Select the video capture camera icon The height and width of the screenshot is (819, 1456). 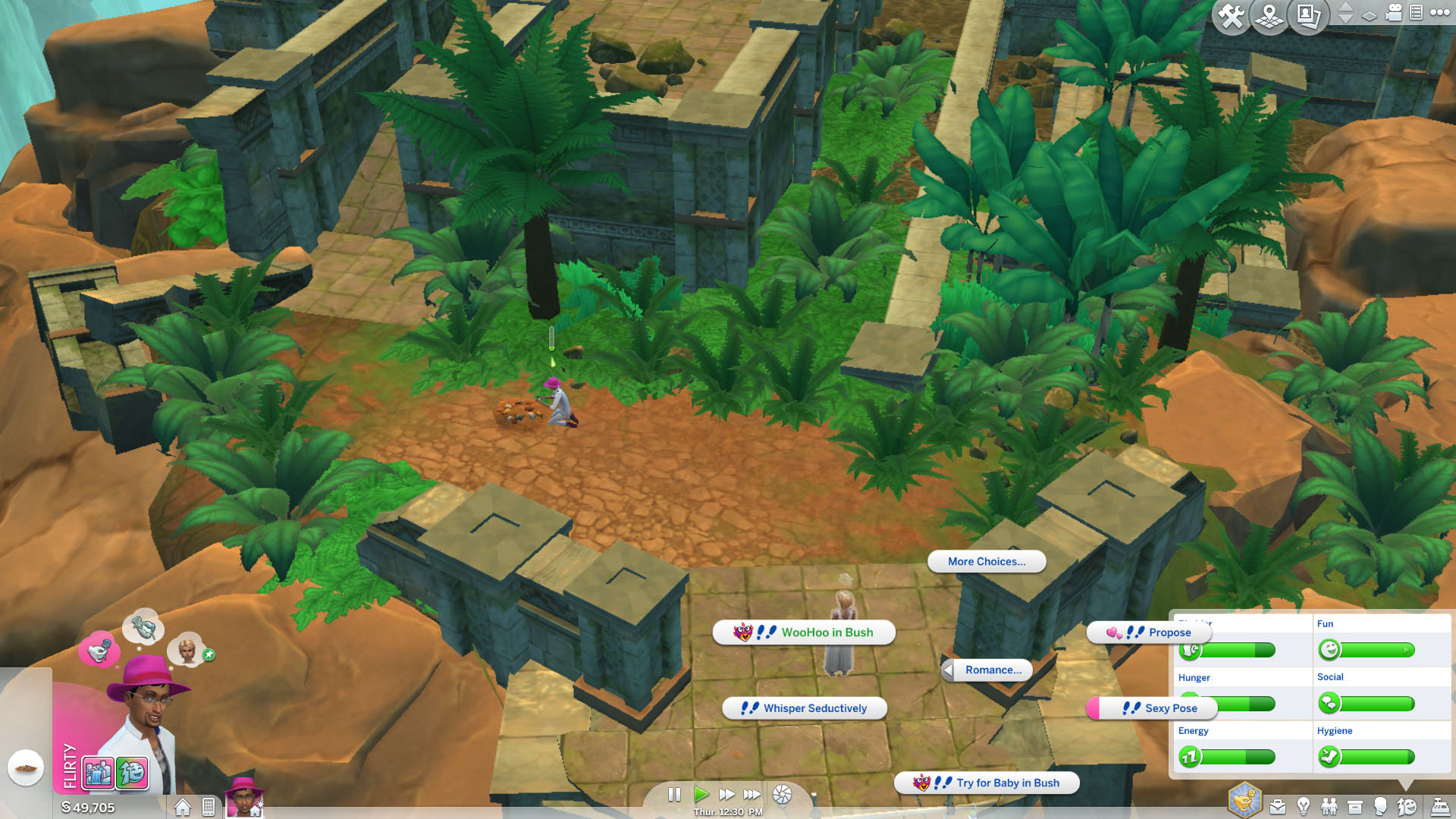tap(1392, 13)
